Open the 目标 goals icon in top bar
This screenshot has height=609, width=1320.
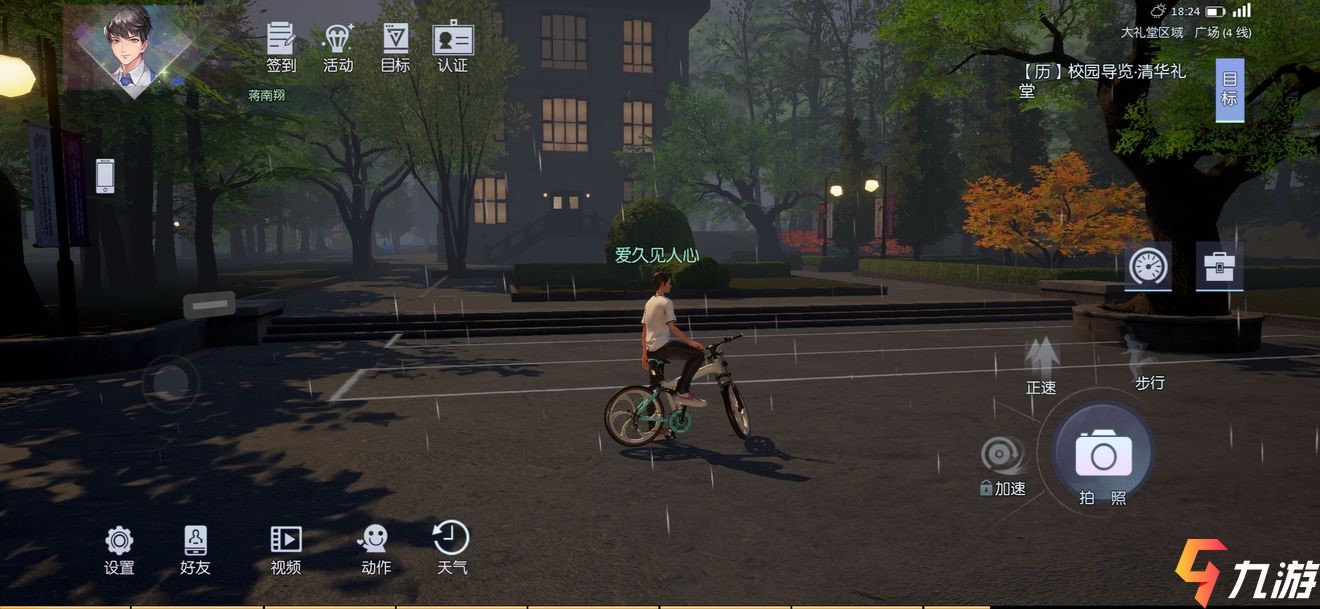(395, 47)
